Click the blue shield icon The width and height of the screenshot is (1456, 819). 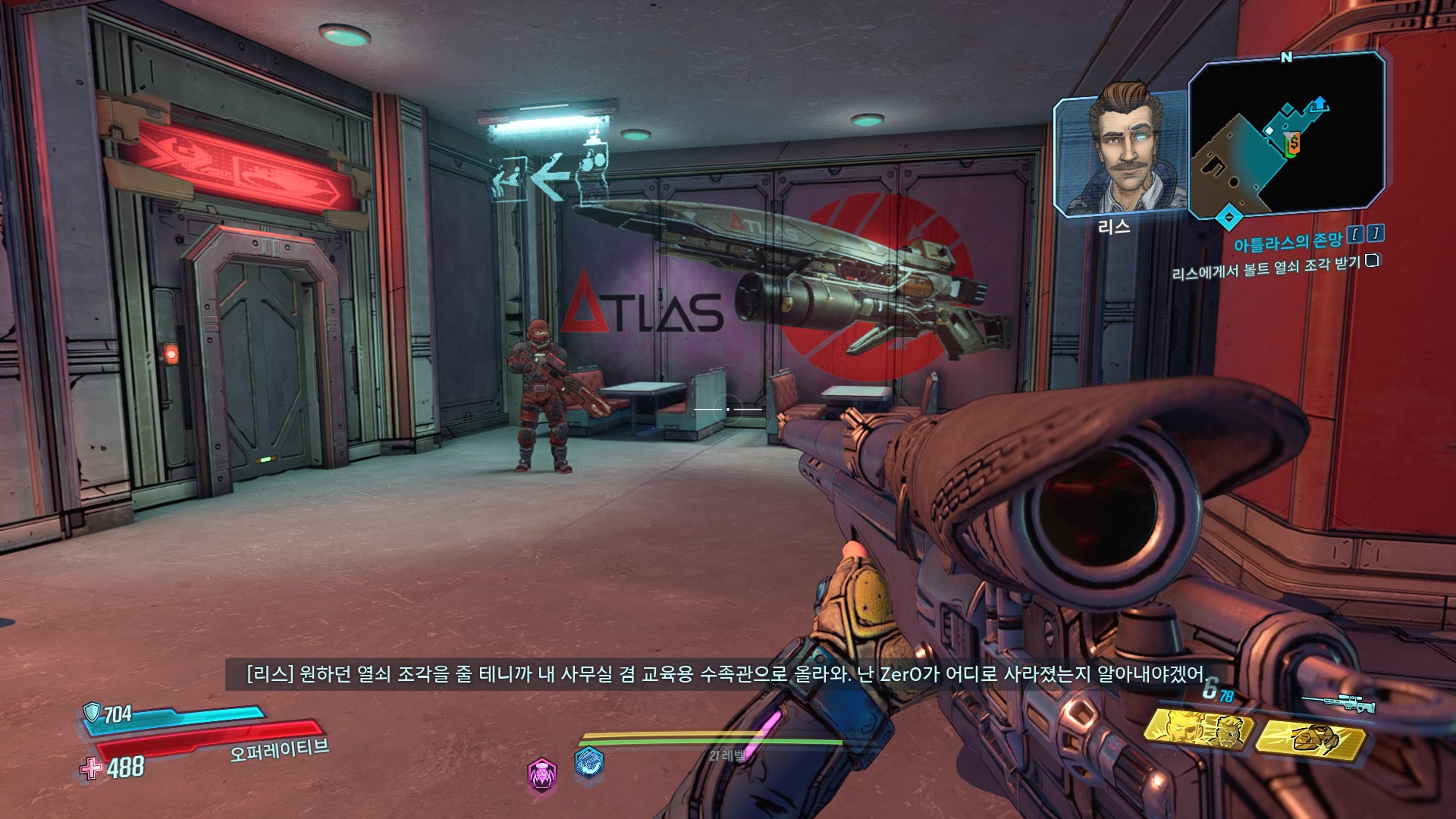[x=92, y=712]
